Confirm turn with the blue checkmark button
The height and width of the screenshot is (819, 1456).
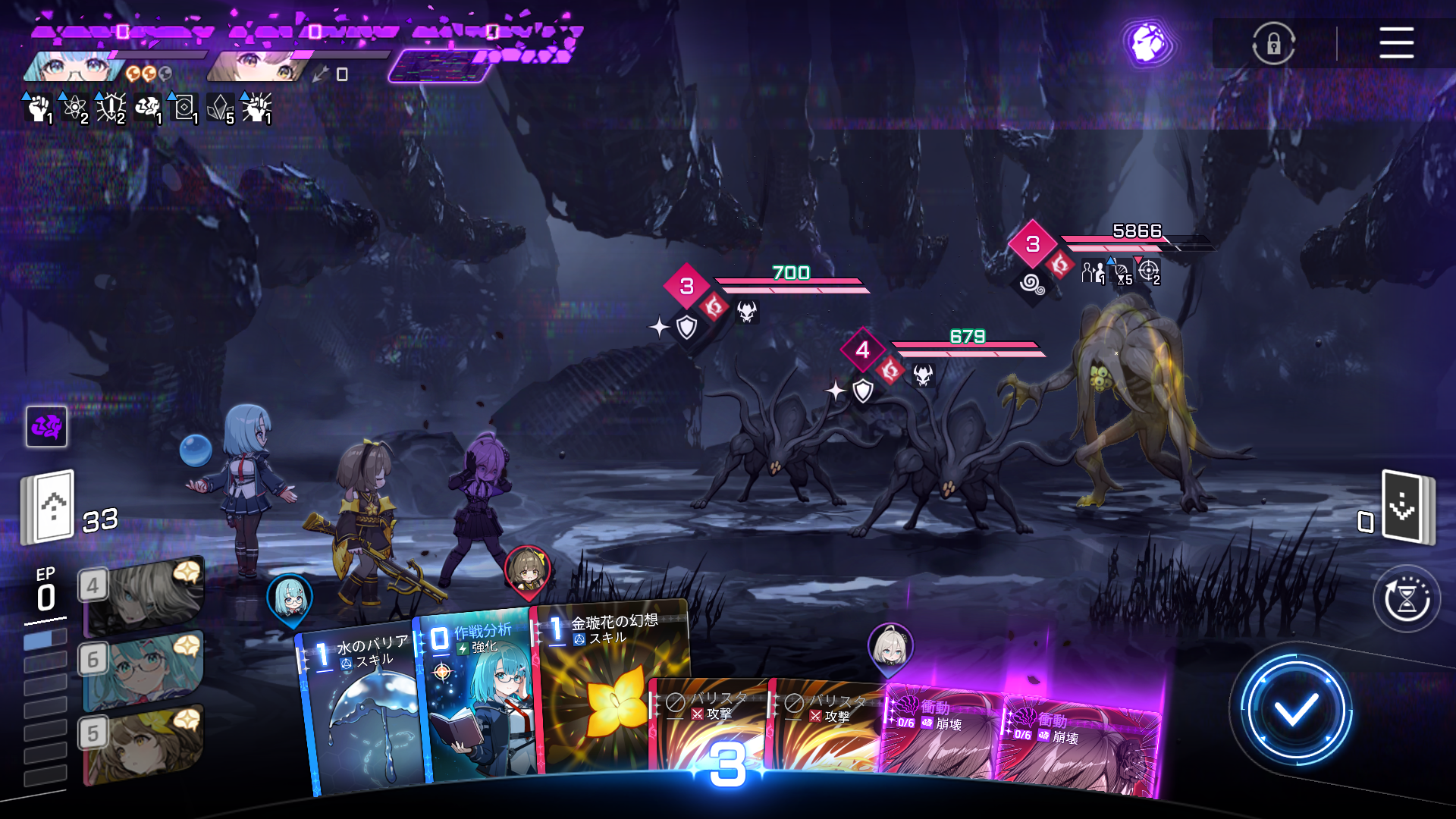1295,710
